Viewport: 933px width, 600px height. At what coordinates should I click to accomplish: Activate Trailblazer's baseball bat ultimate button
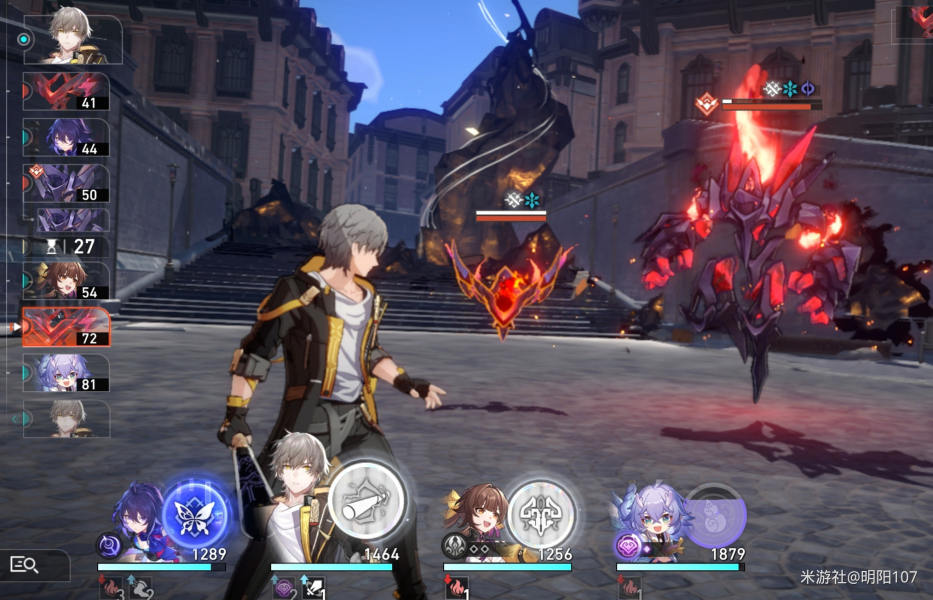click(366, 502)
